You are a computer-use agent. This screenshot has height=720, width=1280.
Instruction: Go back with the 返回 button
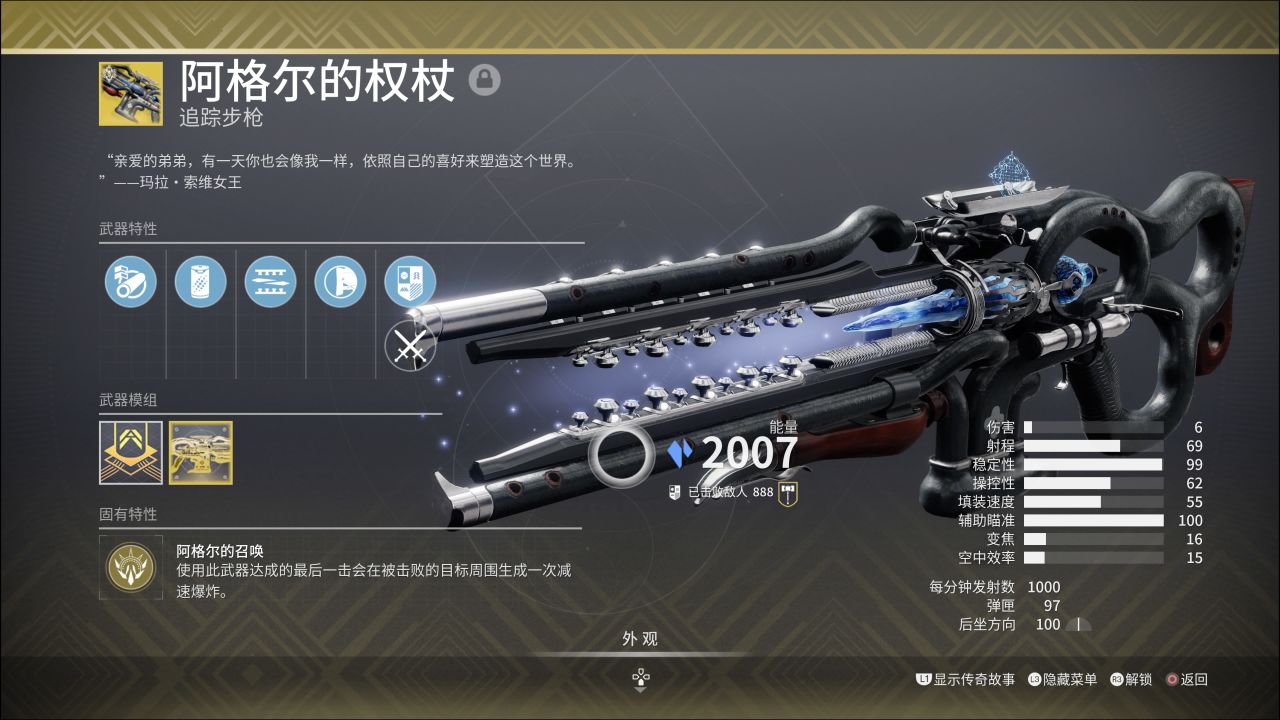[x=1186, y=679]
